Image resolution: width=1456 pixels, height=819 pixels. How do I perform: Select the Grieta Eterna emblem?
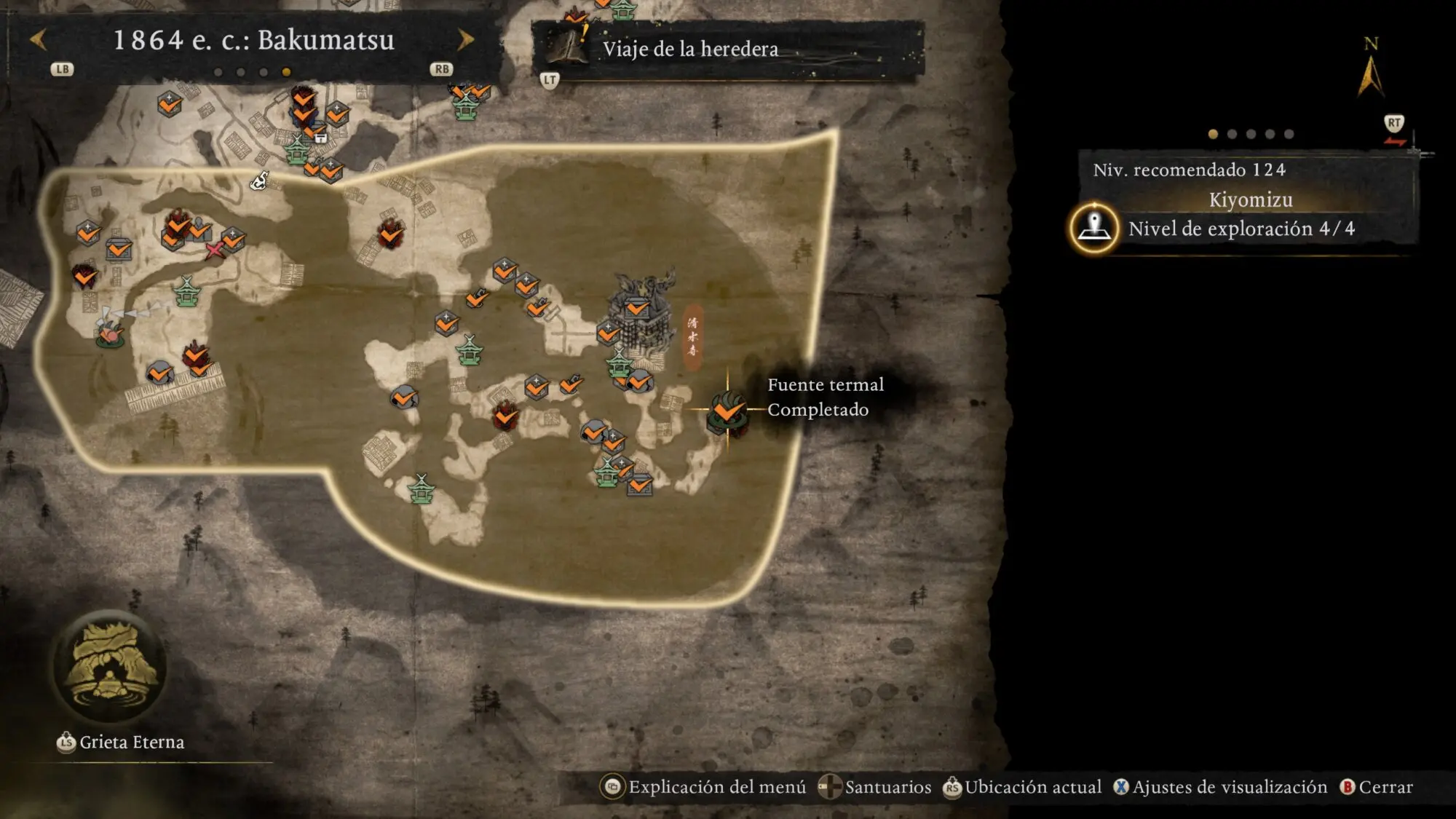(111, 666)
